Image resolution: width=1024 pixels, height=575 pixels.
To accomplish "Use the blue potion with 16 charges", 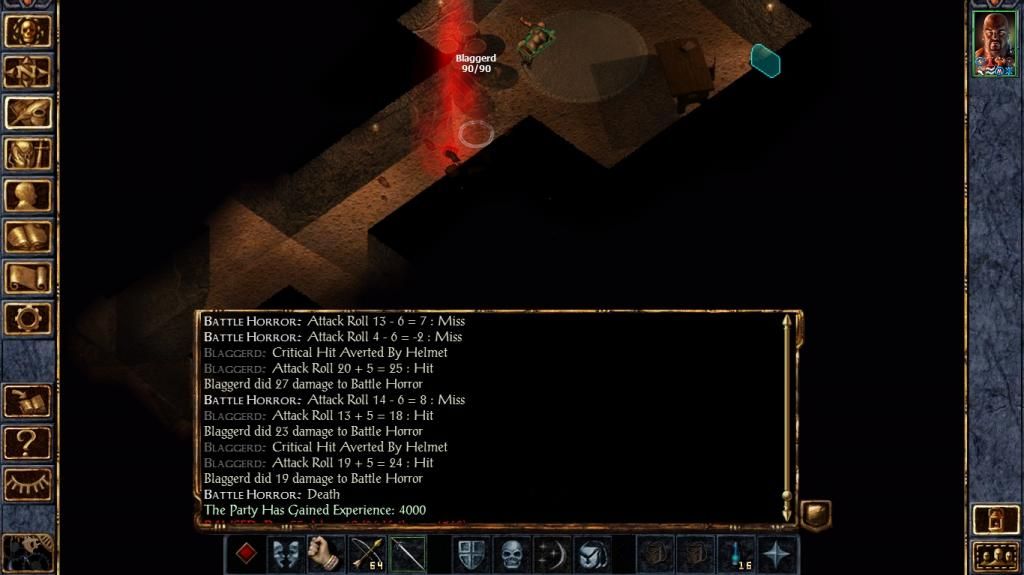I will pyautogui.click(x=738, y=554).
